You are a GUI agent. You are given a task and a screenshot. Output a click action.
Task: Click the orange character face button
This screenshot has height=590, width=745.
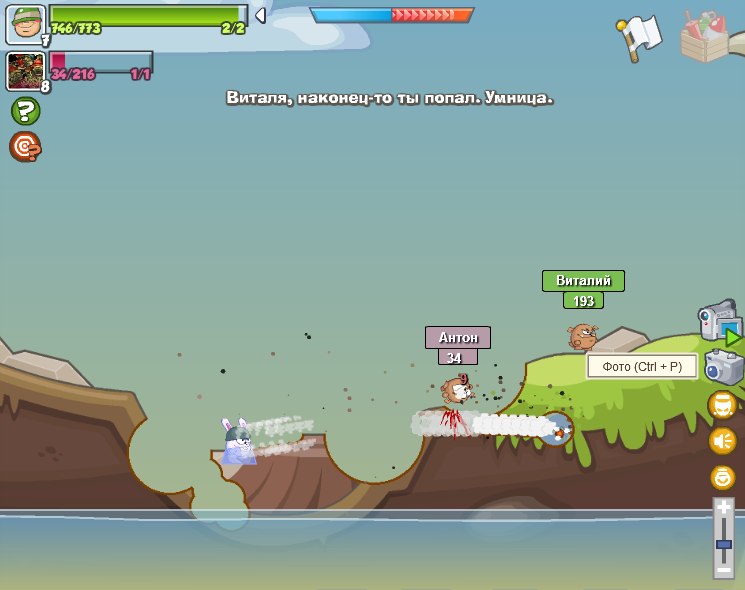coord(722,405)
